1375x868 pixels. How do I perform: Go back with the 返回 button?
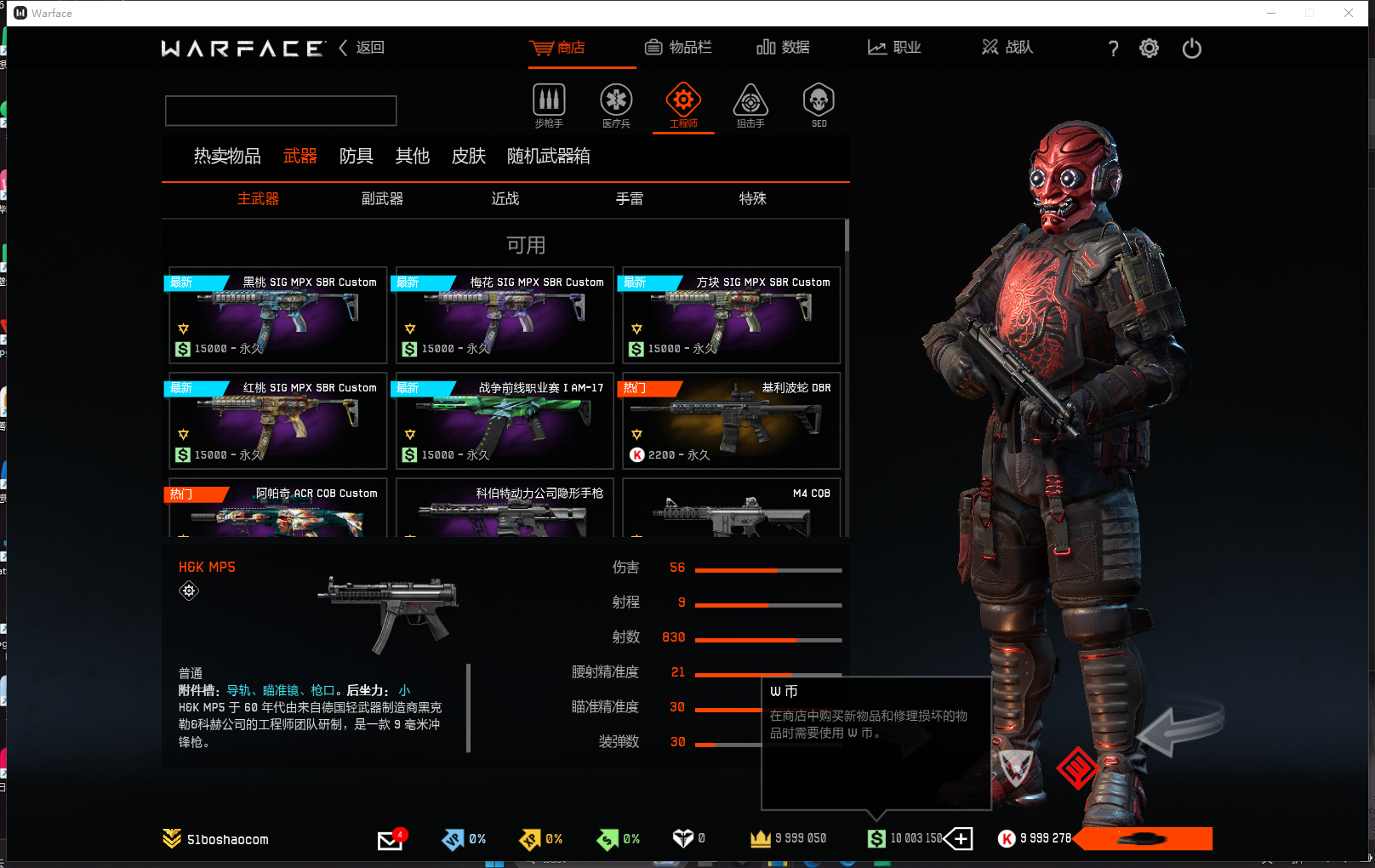click(362, 48)
